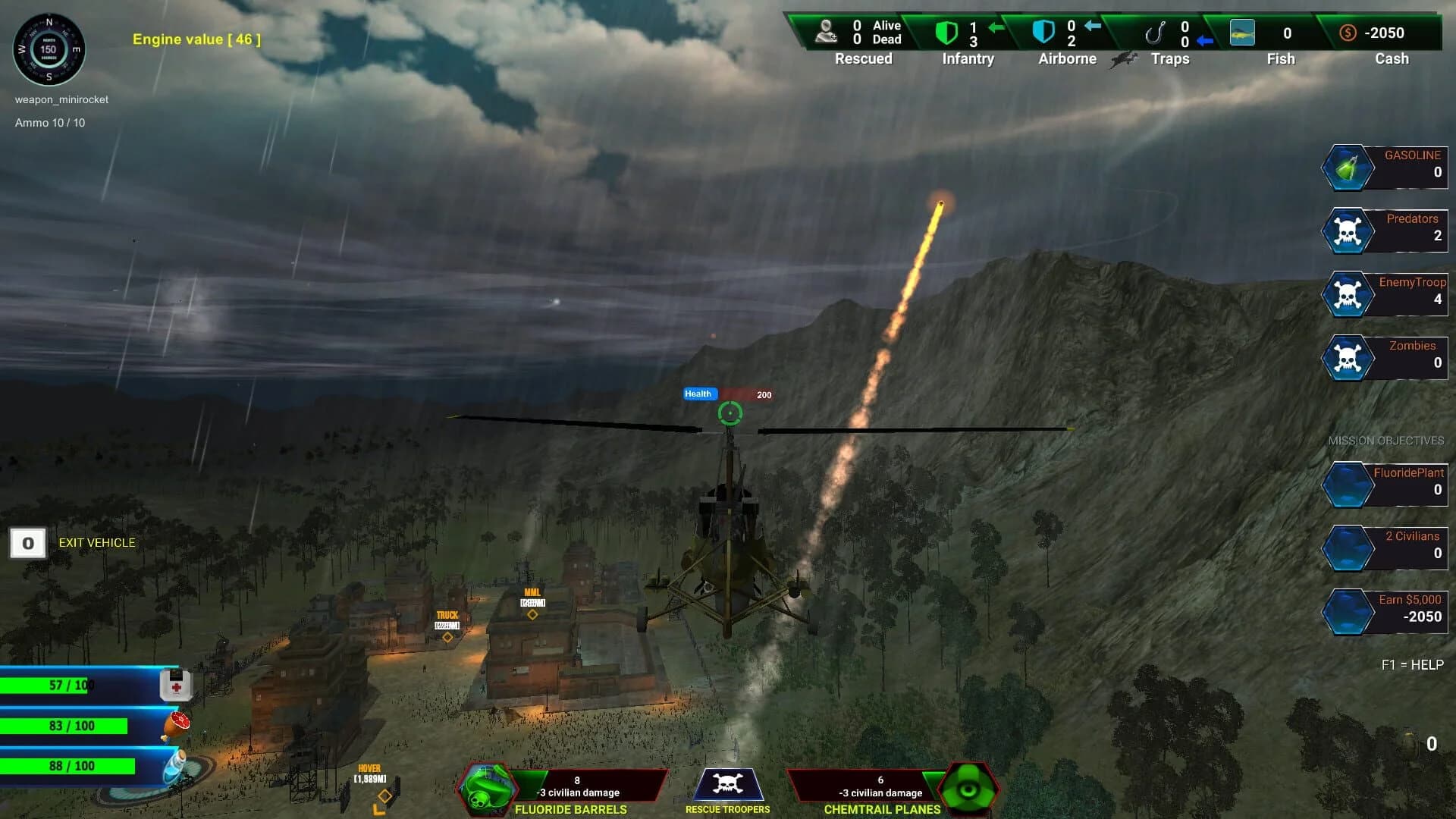Select the FluoridePlant mission objective icon
The image size is (1456, 819).
[x=1349, y=484]
